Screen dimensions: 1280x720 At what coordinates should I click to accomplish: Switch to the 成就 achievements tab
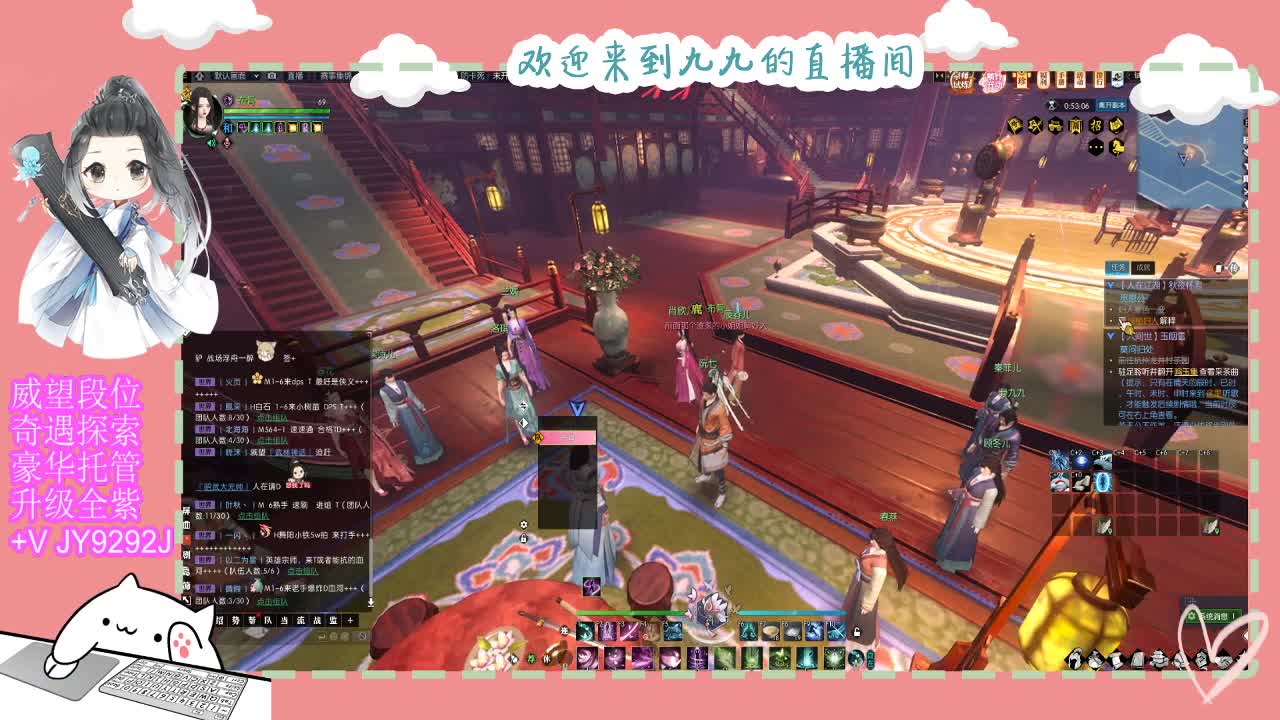(1144, 267)
